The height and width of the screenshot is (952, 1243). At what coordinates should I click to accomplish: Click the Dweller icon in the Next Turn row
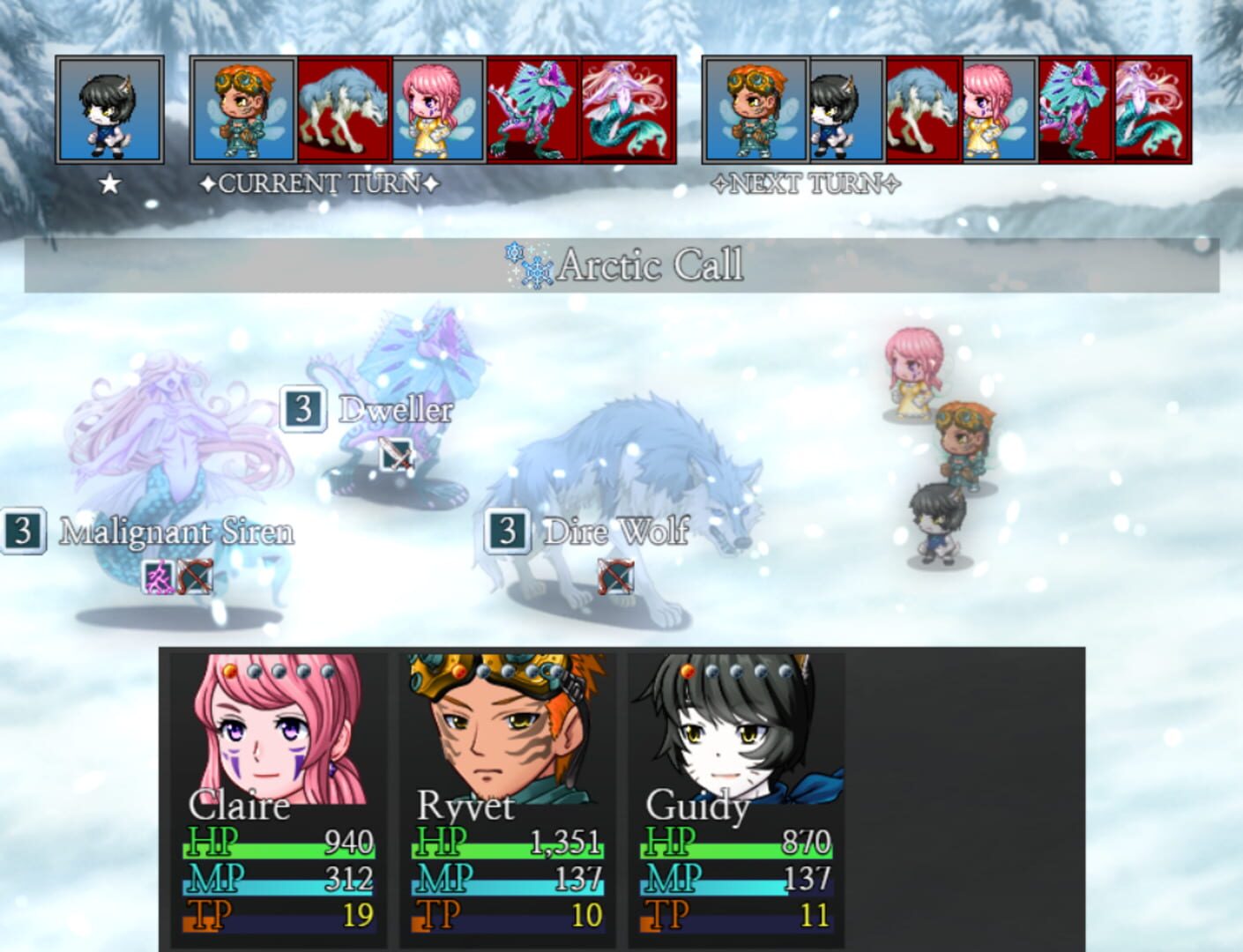(x=1076, y=108)
